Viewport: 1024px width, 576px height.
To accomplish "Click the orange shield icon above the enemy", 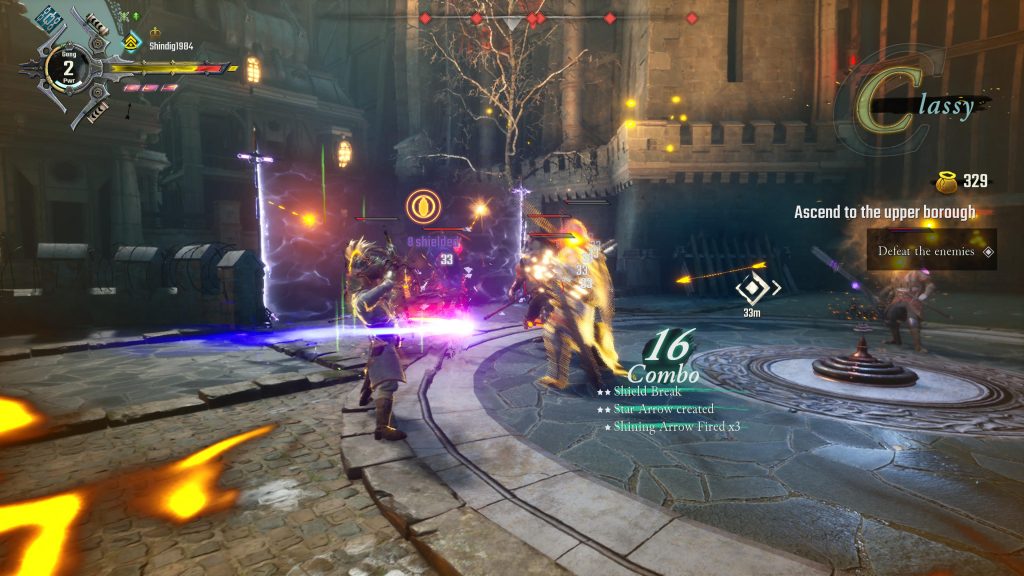I will point(422,206).
